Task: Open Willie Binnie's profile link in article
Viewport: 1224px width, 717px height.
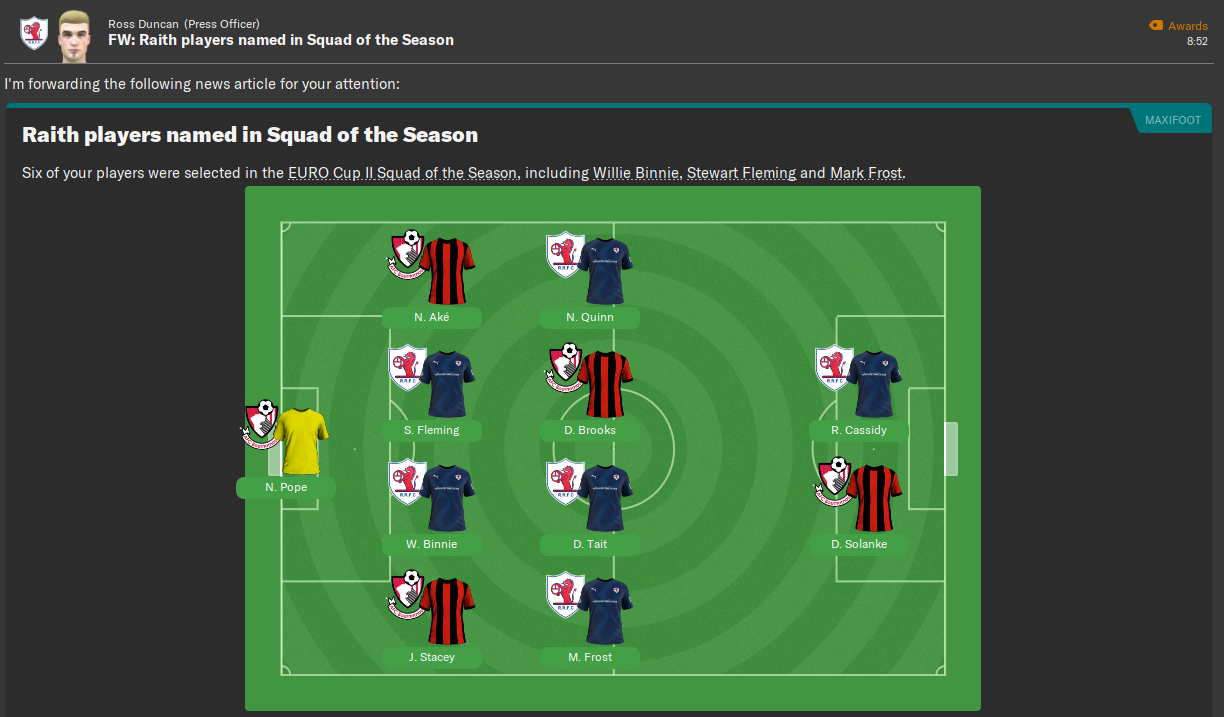Action: click(x=636, y=173)
